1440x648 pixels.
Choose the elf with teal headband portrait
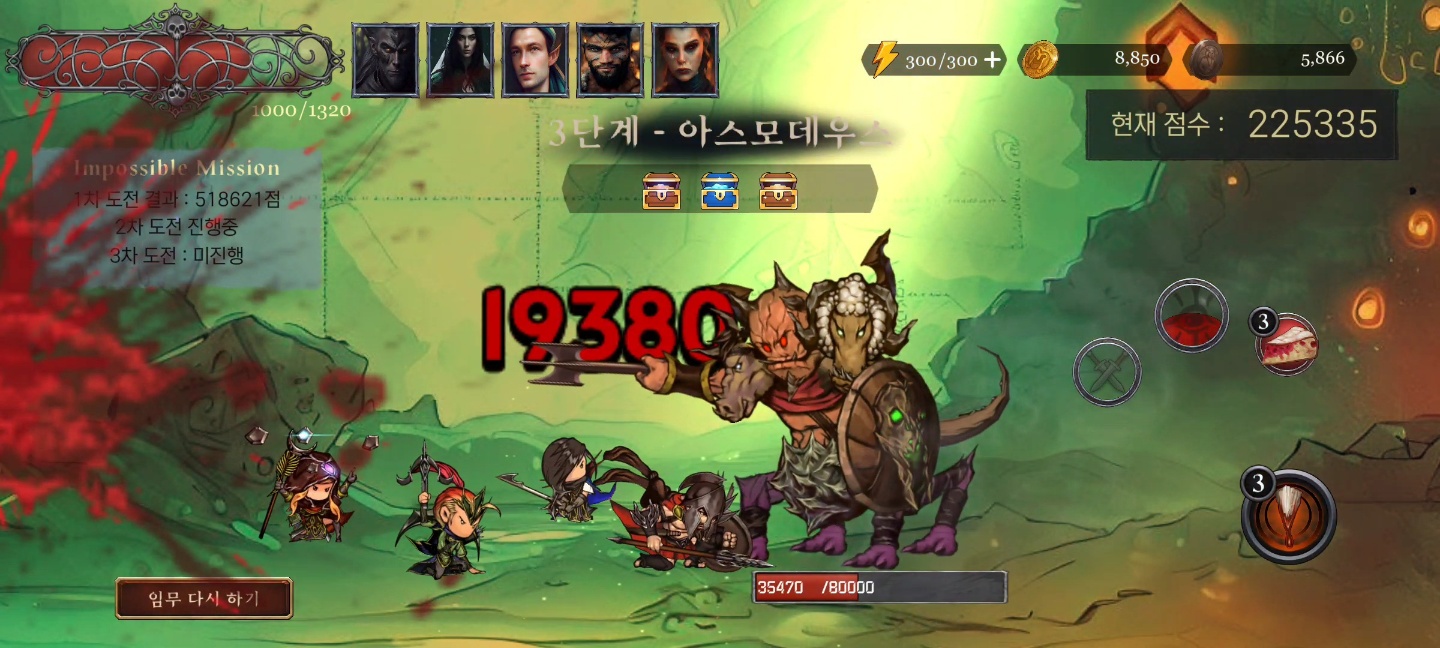pyautogui.click(x=535, y=60)
